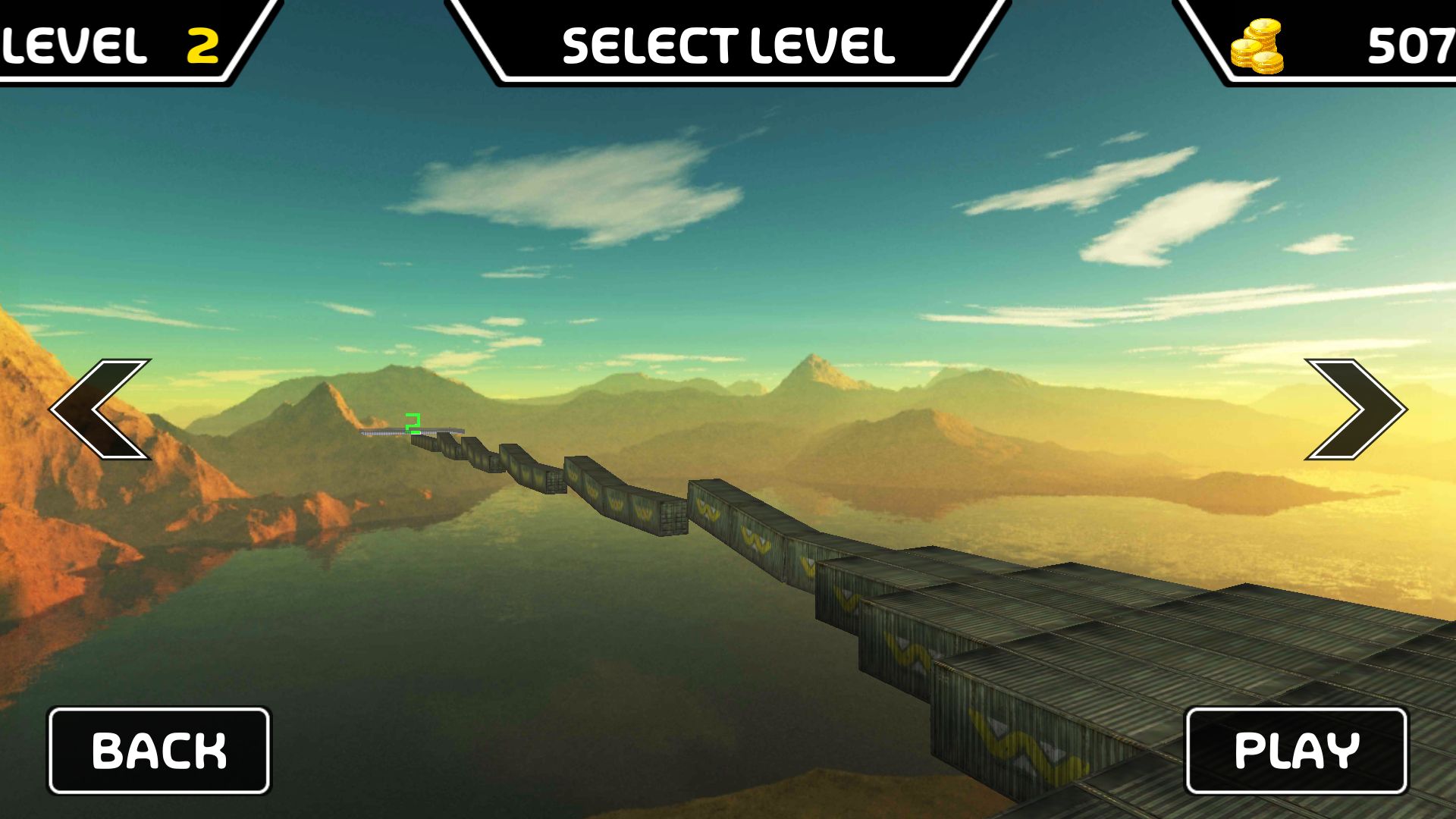Go back with the BACK button
Viewport: 1456px width, 819px height.
click(159, 751)
